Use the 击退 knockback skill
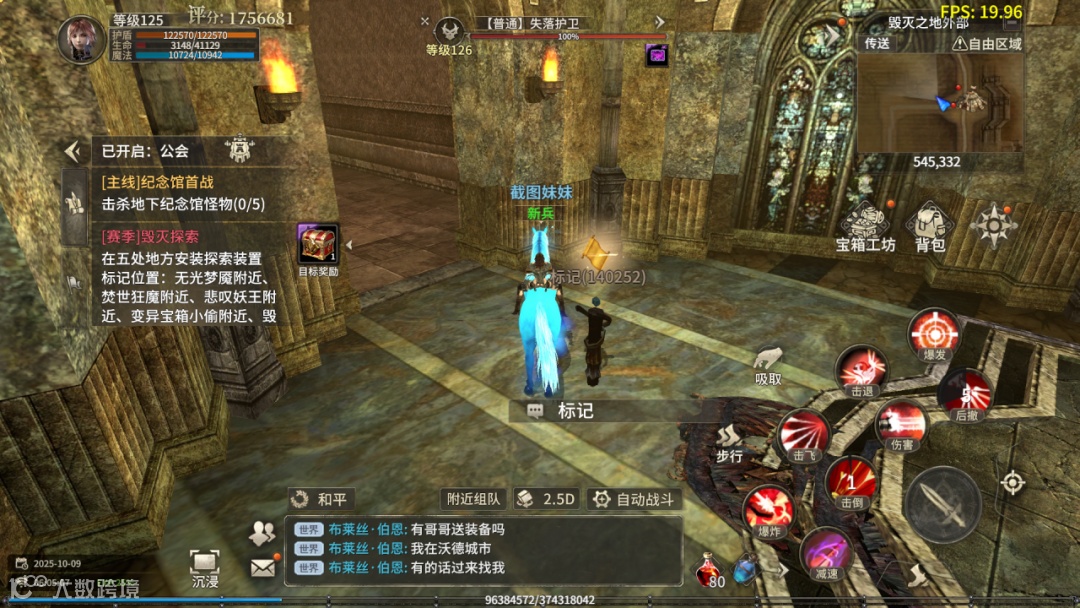Screen dimensions: 1080x608 (862, 370)
